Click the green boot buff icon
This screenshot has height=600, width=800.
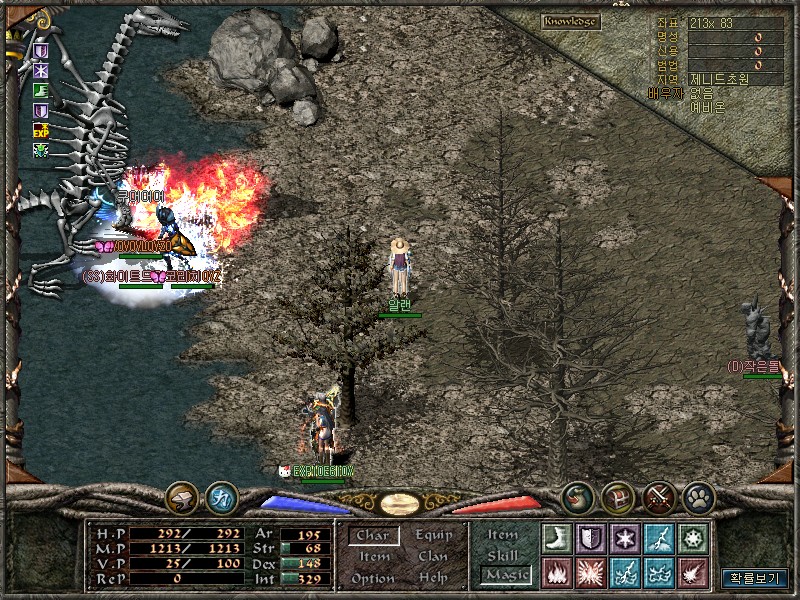click(x=41, y=91)
